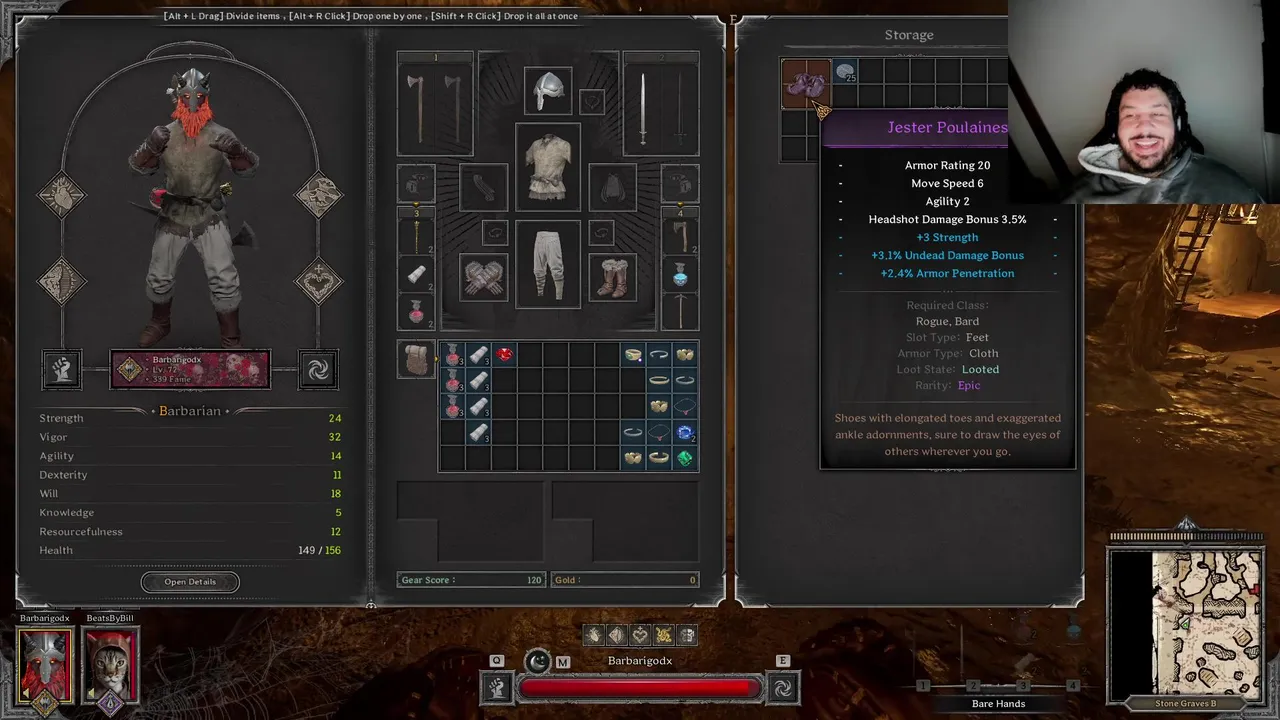
Task: Select the equipped helmet slot
Action: click(x=547, y=92)
